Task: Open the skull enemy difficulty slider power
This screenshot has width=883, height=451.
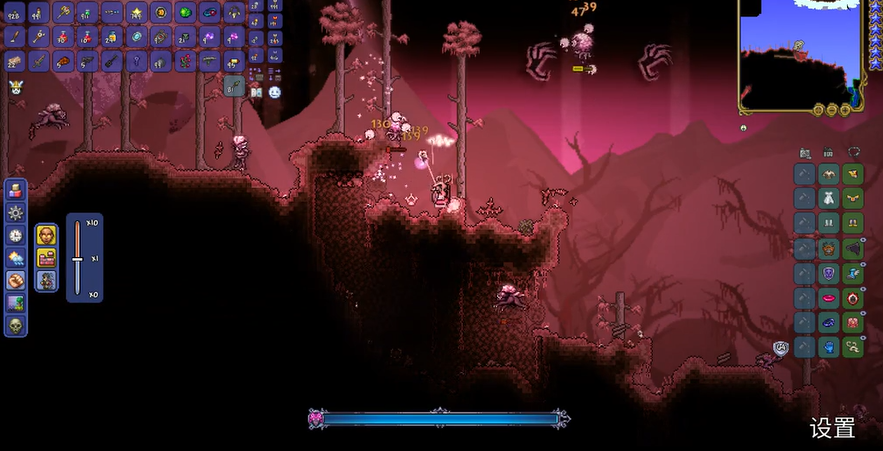Action: [x=16, y=326]
